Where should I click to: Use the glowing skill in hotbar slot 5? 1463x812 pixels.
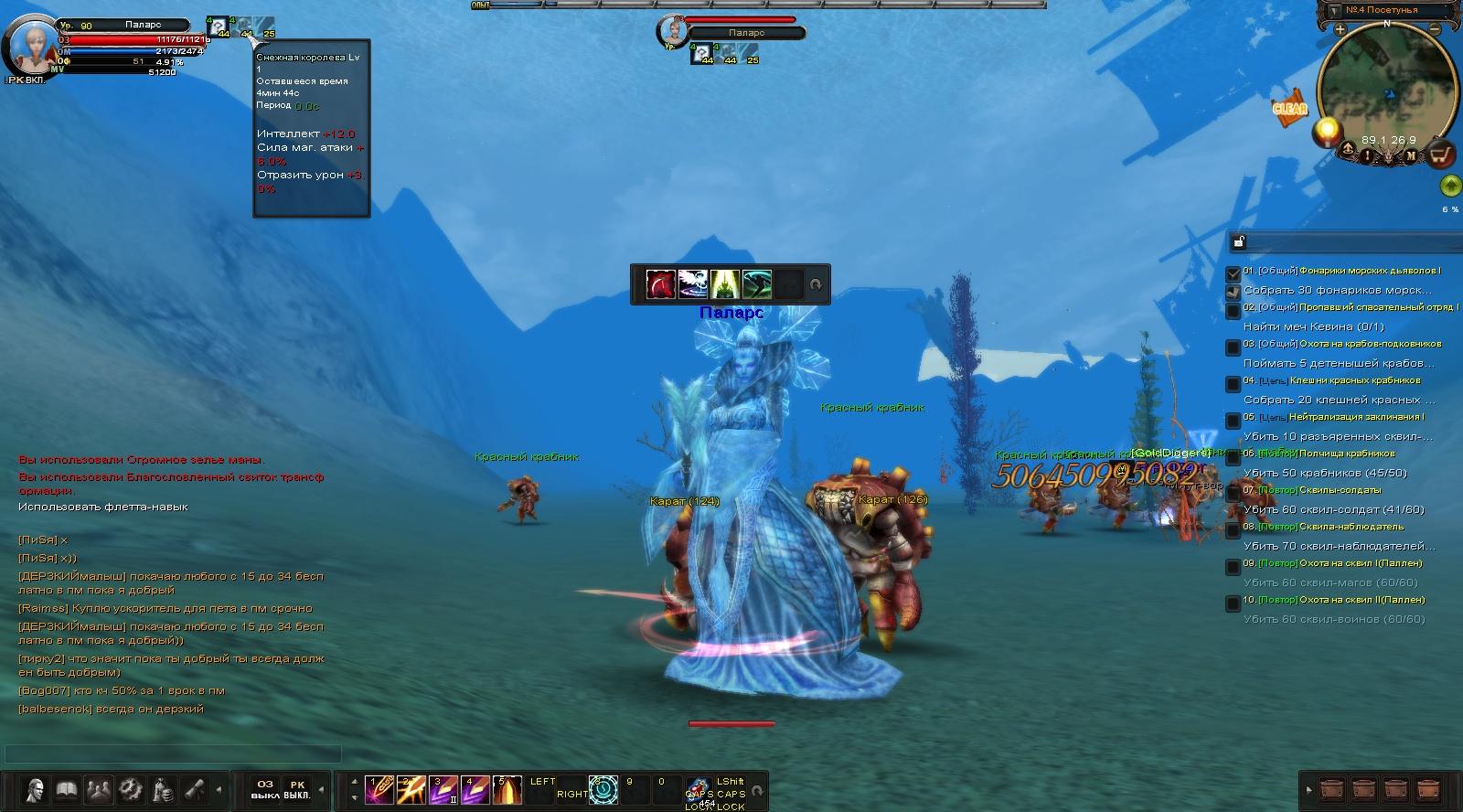tap(507, 790)
